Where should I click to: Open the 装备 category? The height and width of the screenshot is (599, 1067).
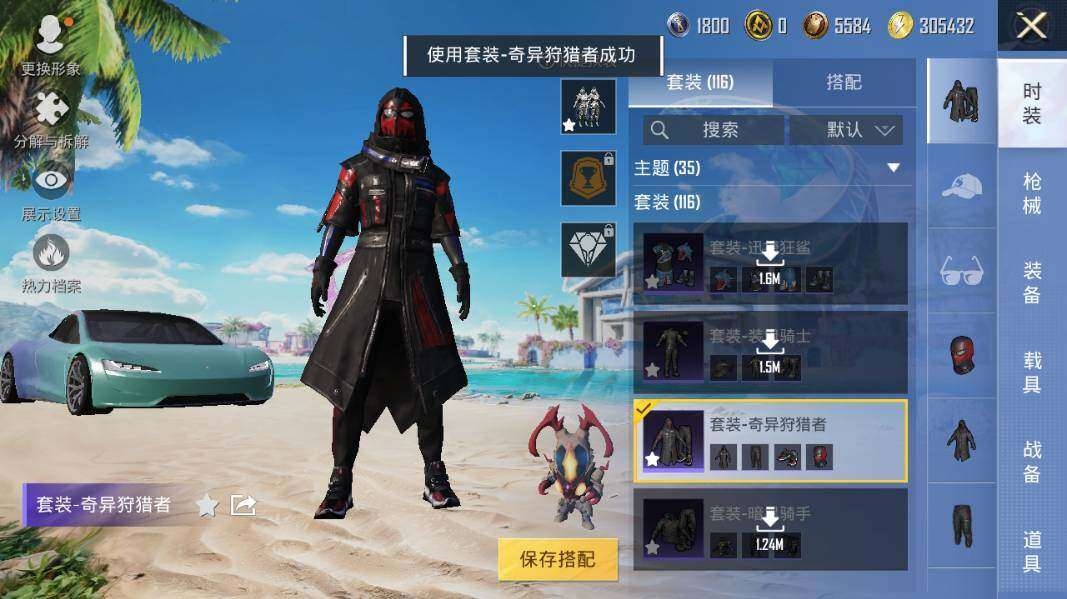[x=1032, y=283]
